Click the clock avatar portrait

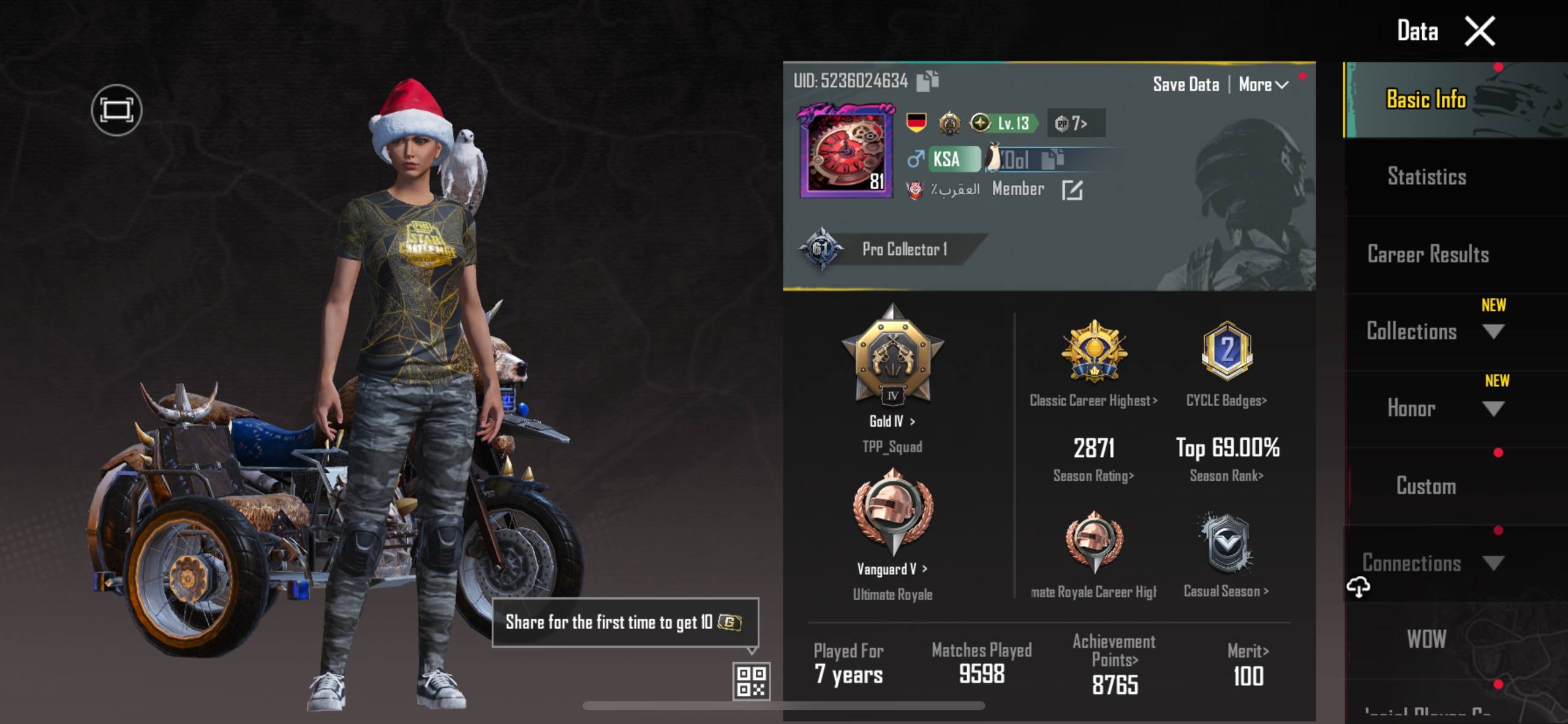pos(846,153)
